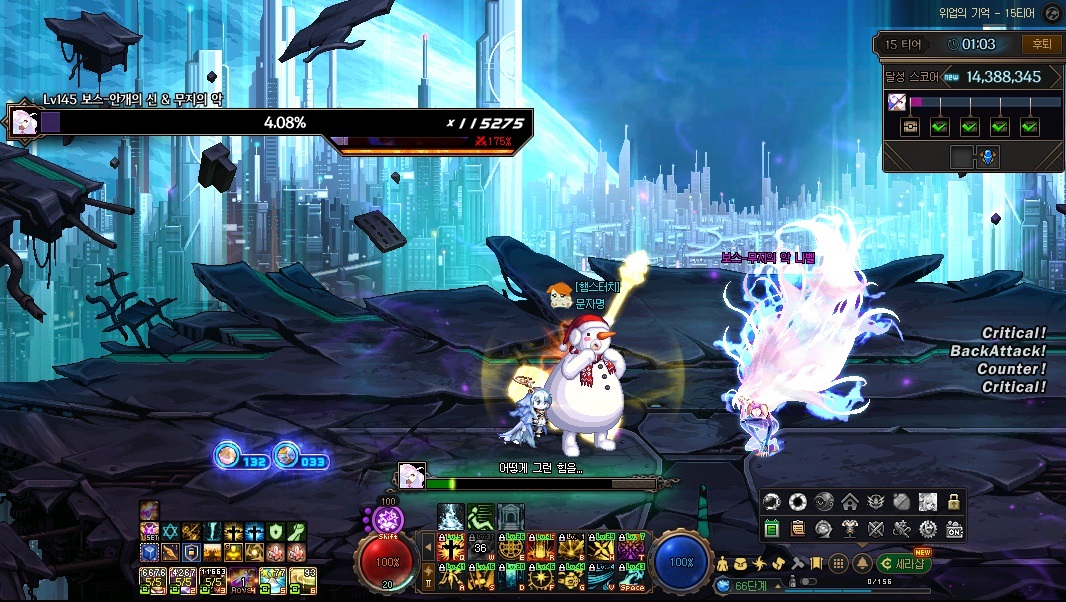
Task: Open the quest scroll icon
Action: coord(797,528)
